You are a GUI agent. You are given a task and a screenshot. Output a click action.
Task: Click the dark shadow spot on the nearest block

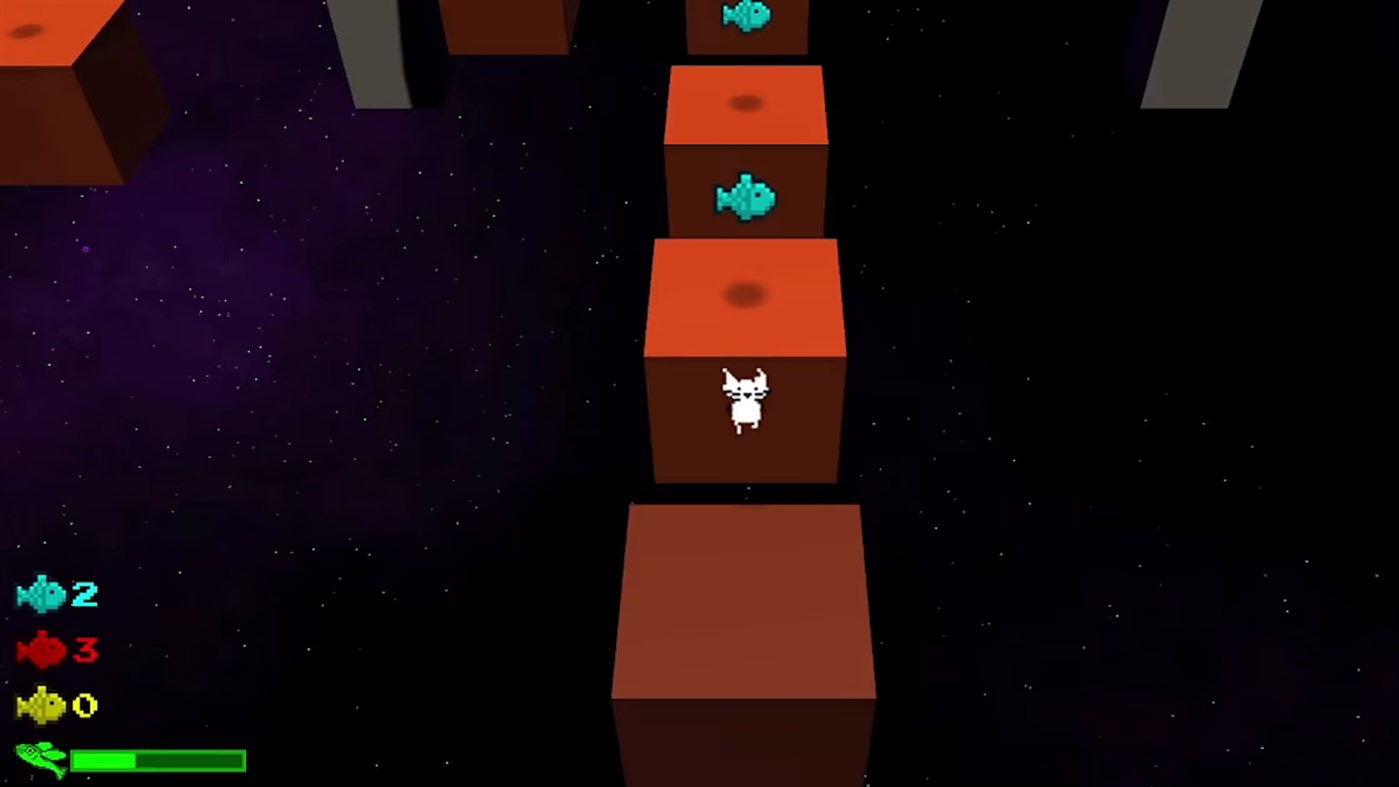[744, 293]
